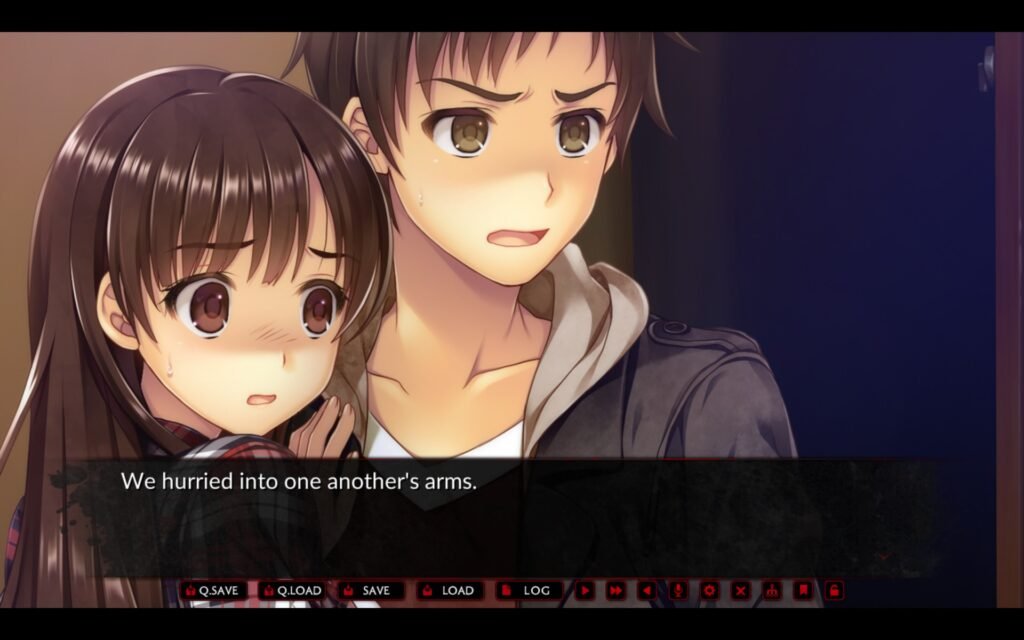The image size is (1024, 640).
Task: Activate the fast-forward skip icon
Action: (x=616, y=591)
